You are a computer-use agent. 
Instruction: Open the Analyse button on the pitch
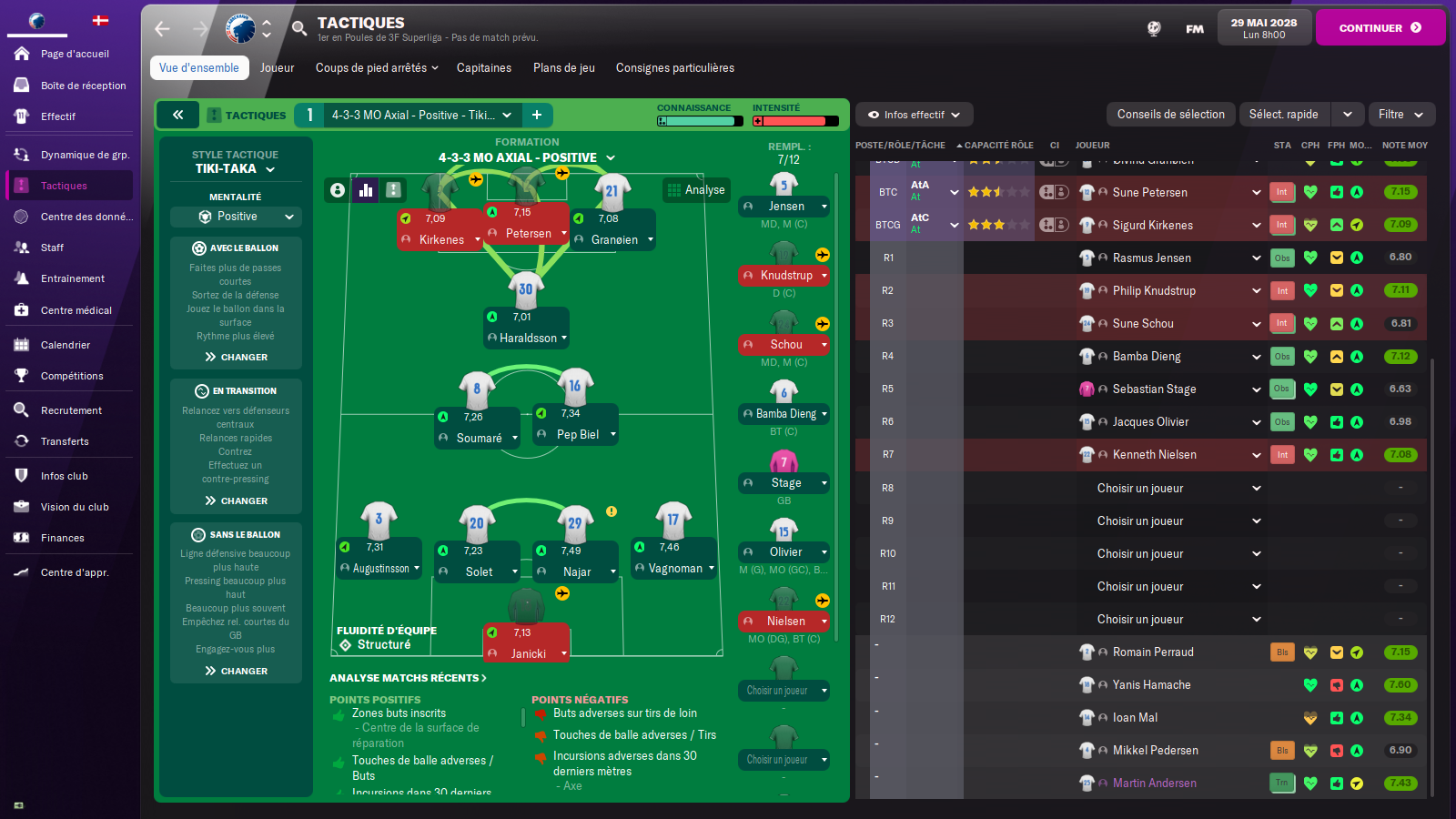coord(697,189)
